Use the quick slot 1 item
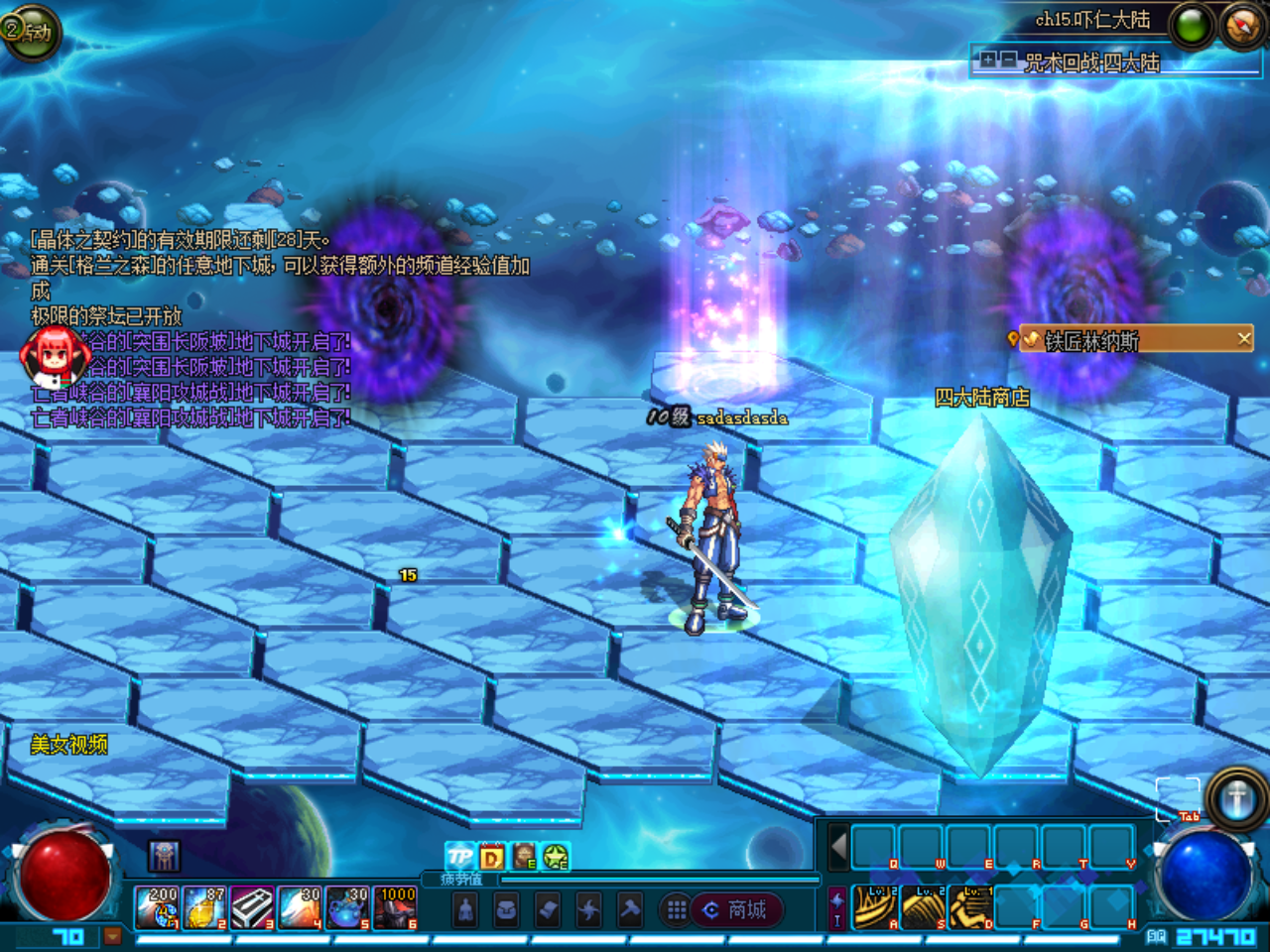 click(x=158, y=907)
